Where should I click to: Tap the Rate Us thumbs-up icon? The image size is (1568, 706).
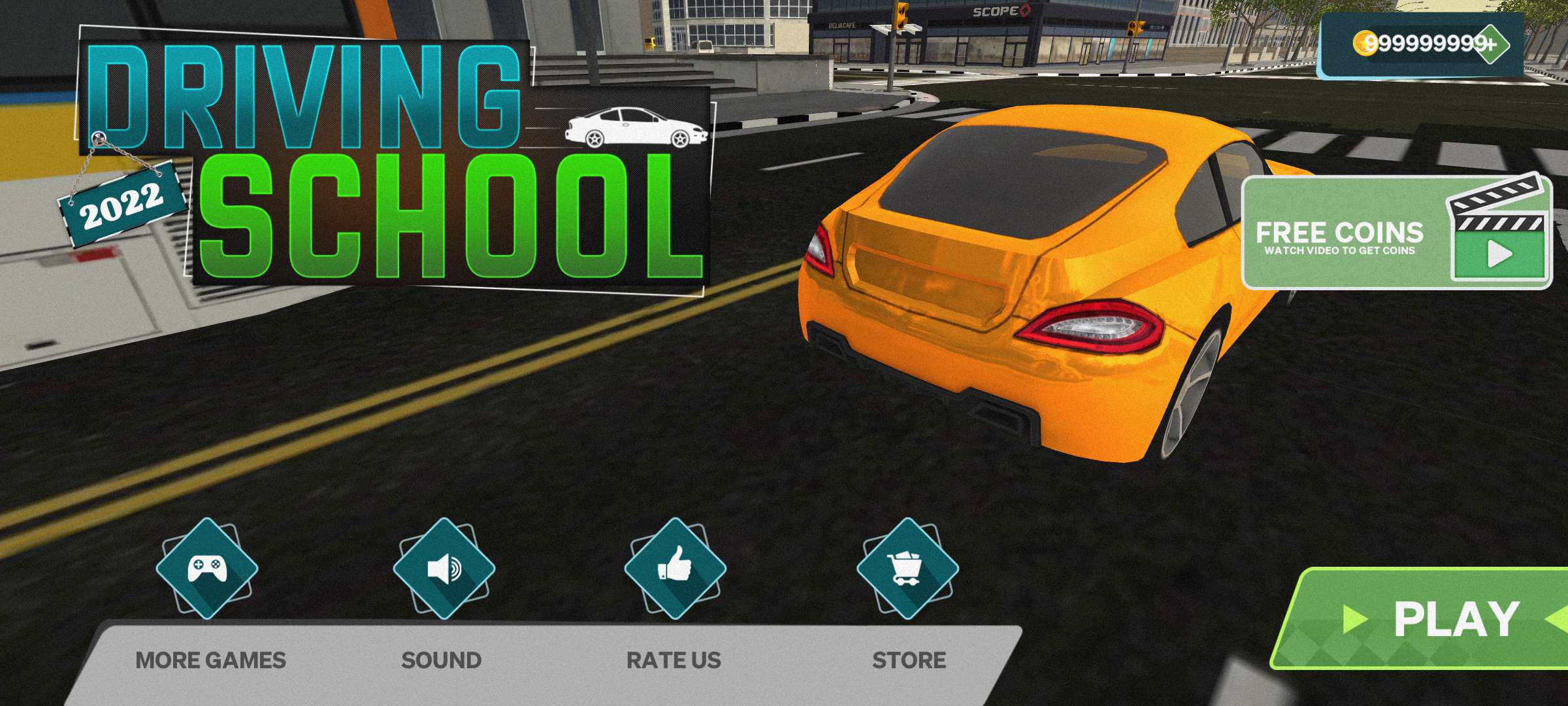tap(675, 568)
